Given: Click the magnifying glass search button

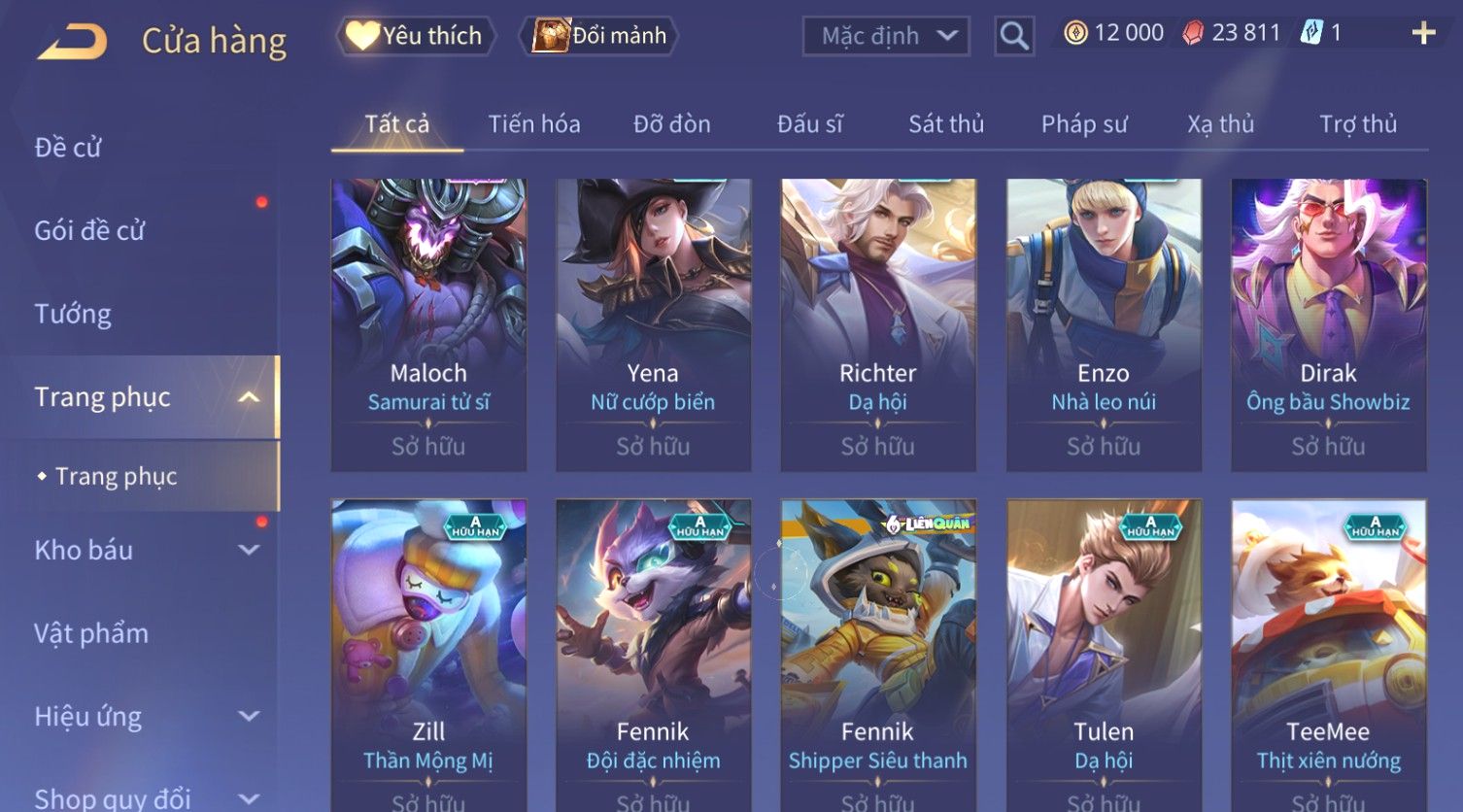Looking at the screenshot, I should [x=1013, y=37].
